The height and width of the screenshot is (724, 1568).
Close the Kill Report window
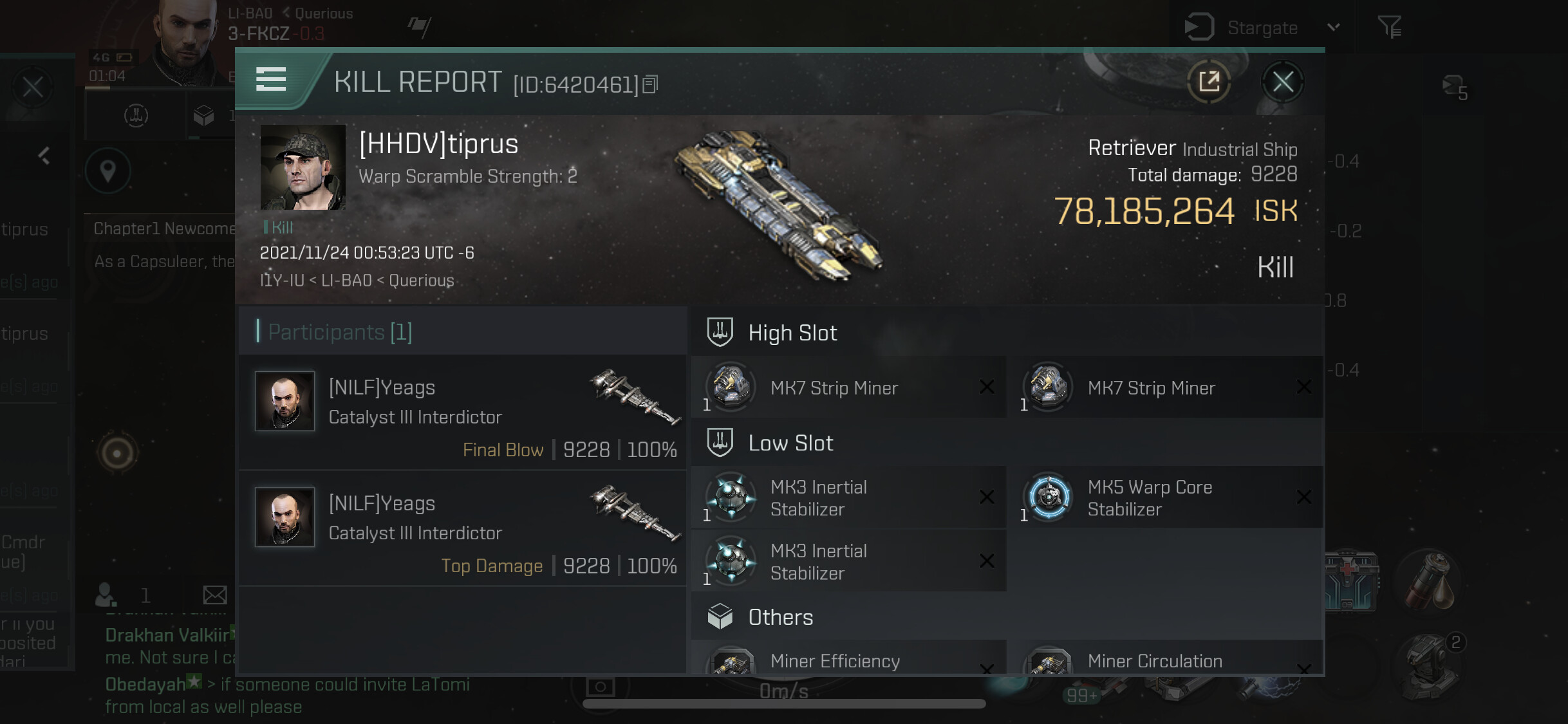click(x=1282, y=82)
